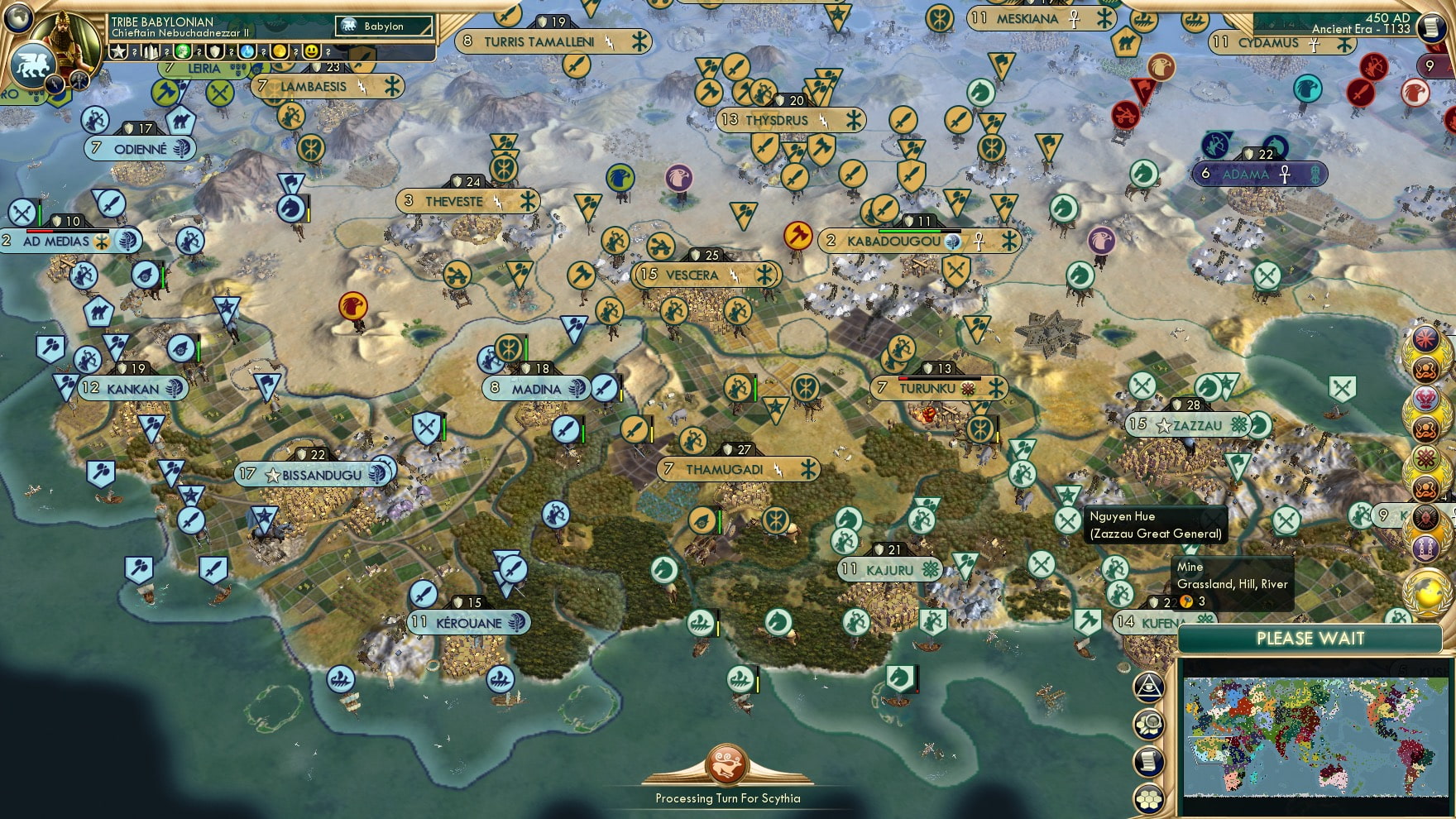This screenshot has width=1456, height=819.
Task: Click the Processing Turn For Scythia notification
Action: [726, 798]
